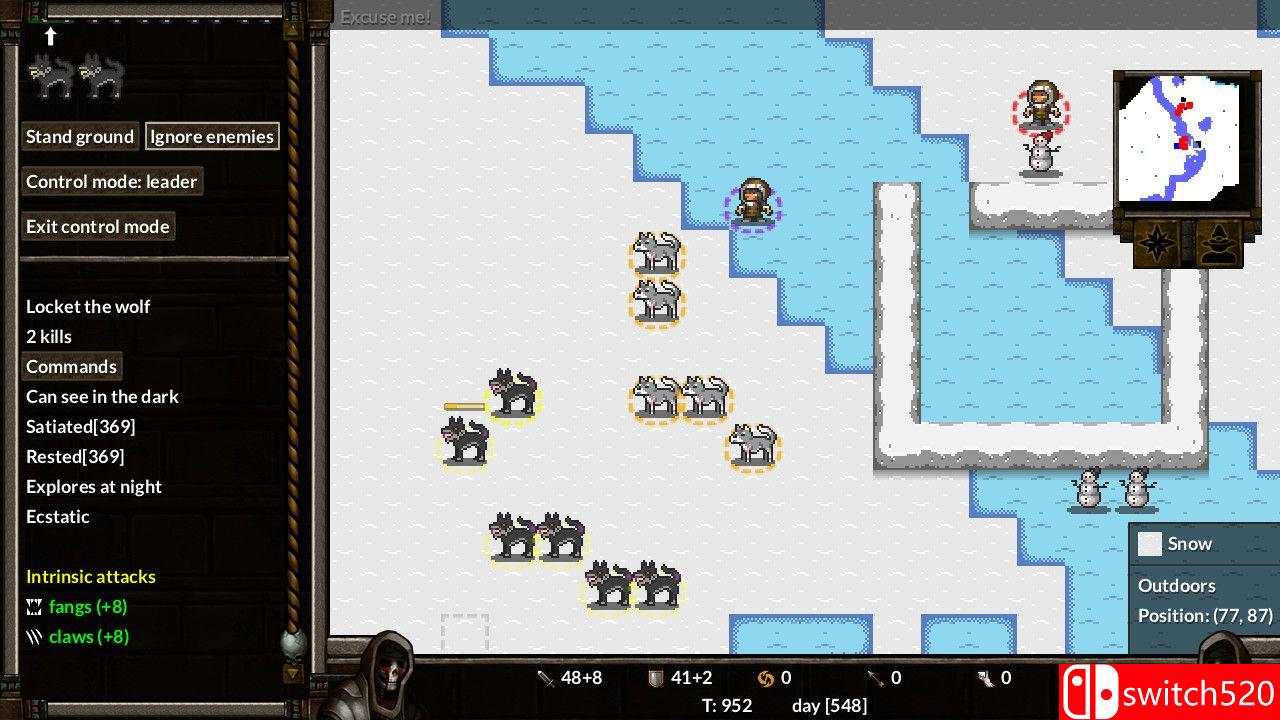Click the Snow terrain color swatch
Viewport: 1280px width, 720px height.
click(1150, 543)
